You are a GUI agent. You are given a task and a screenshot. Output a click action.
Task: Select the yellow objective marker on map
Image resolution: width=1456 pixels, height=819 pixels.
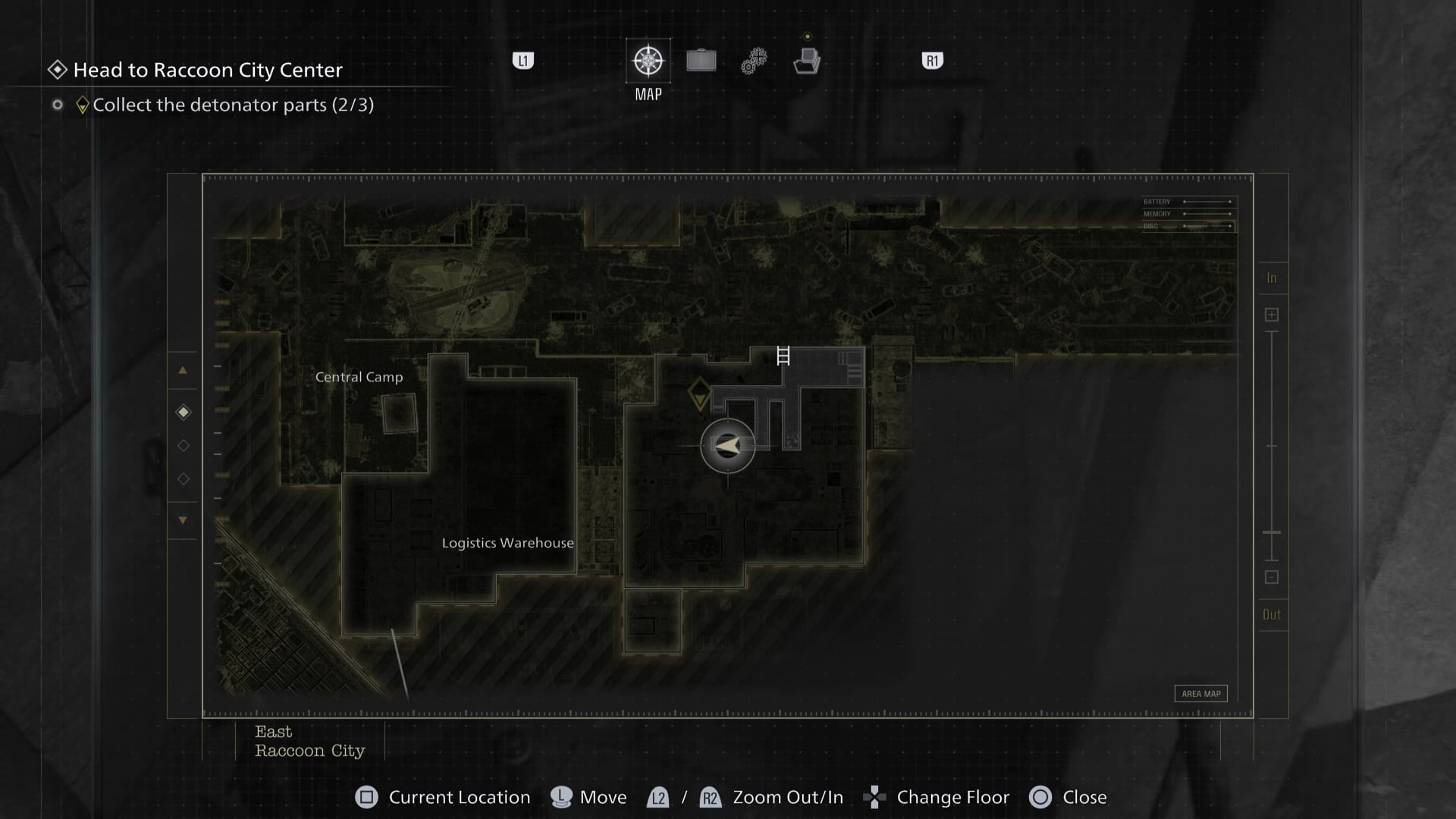698,395
